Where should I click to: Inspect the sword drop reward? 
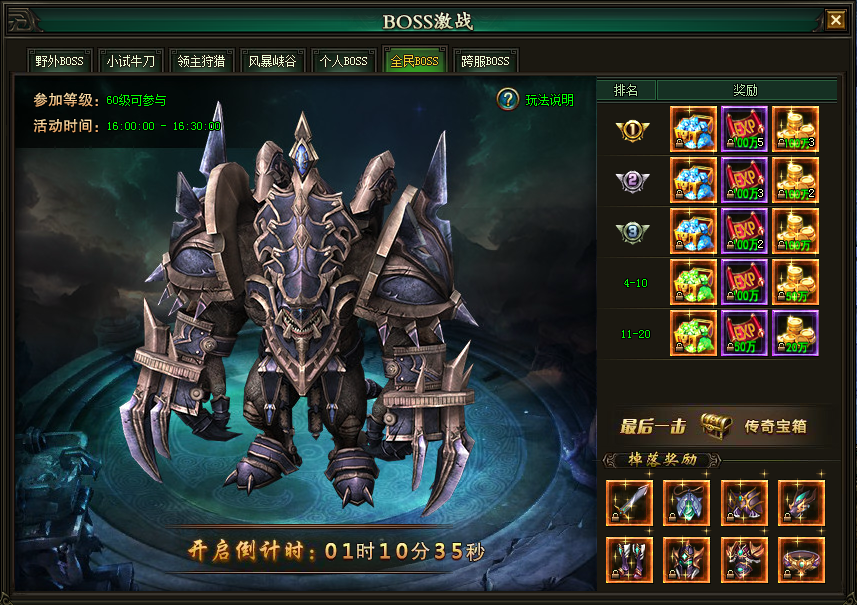[x=629, y=503]
